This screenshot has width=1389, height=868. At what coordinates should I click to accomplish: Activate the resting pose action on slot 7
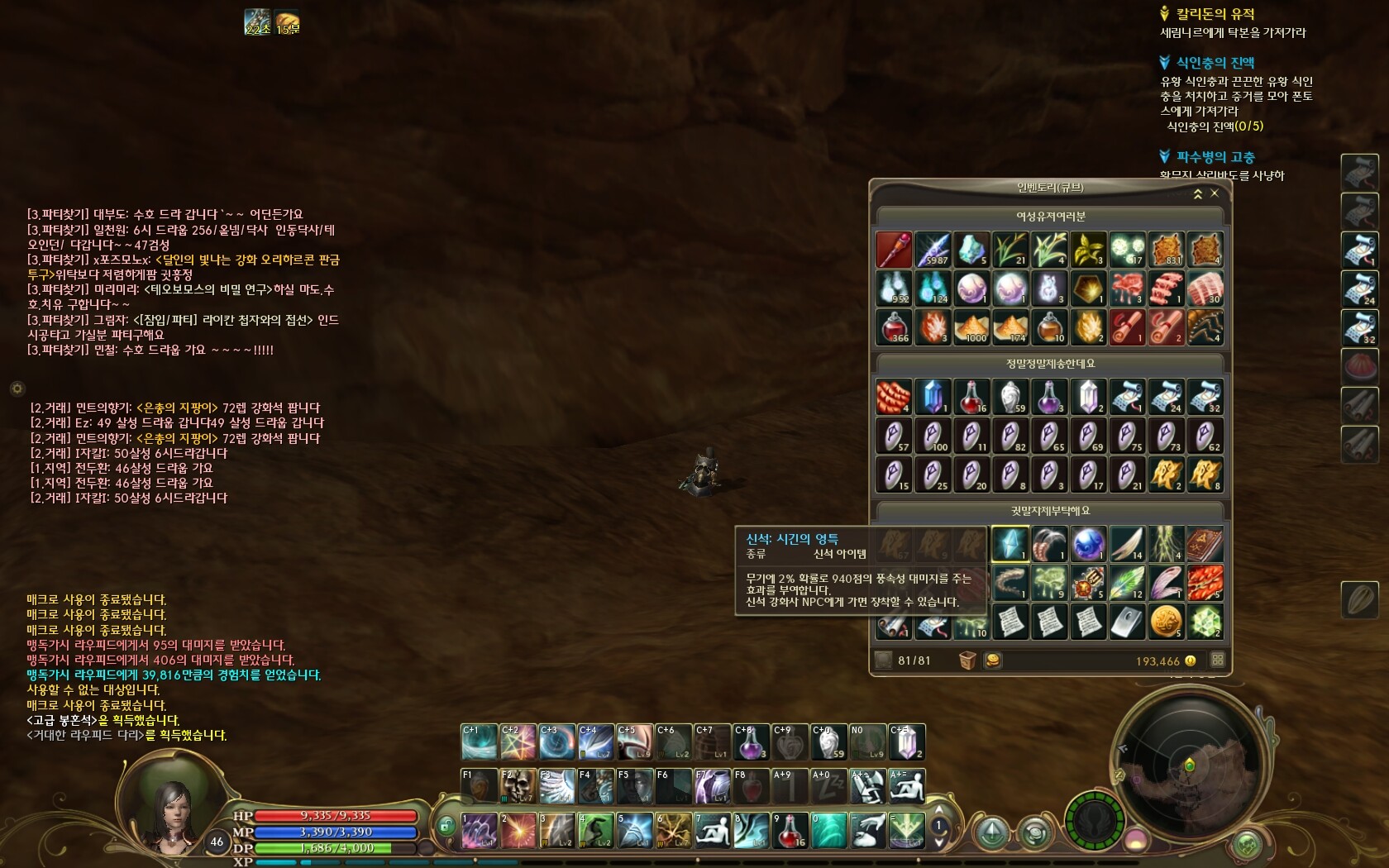point(712,831)
